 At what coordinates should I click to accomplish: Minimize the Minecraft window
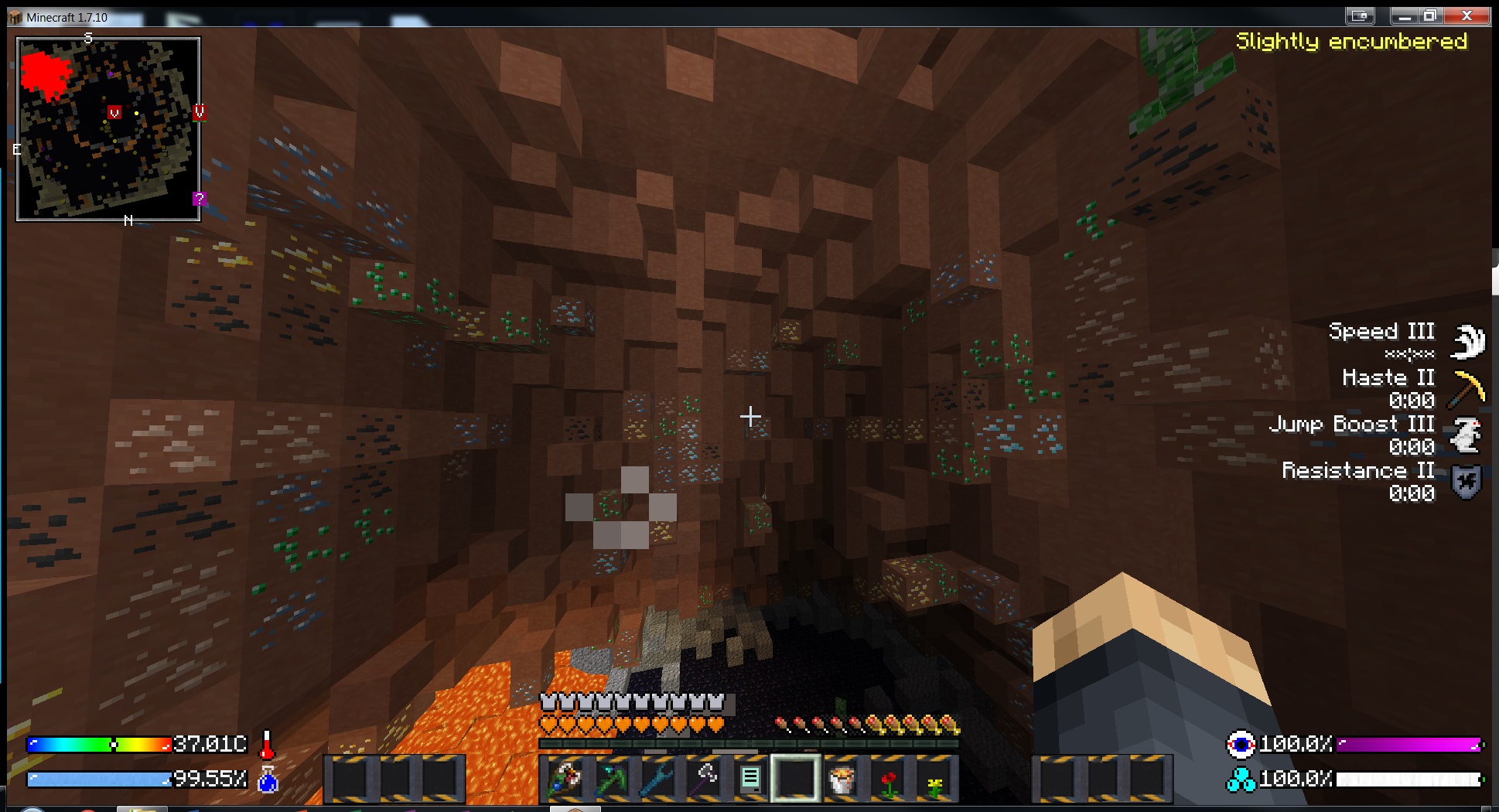click(1405, 15)
